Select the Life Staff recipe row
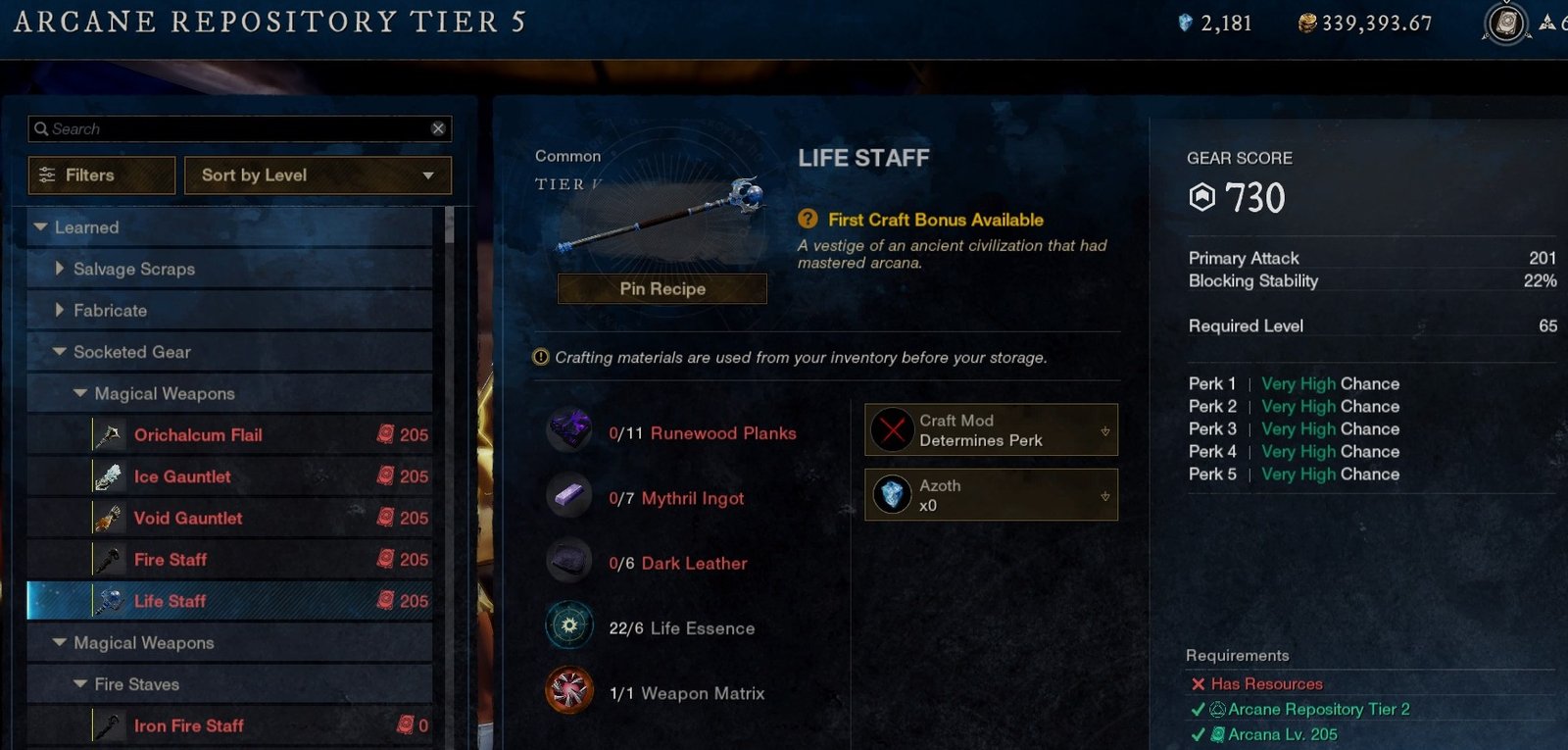The height and width of the screenshot is (750, 1568). 171,601
